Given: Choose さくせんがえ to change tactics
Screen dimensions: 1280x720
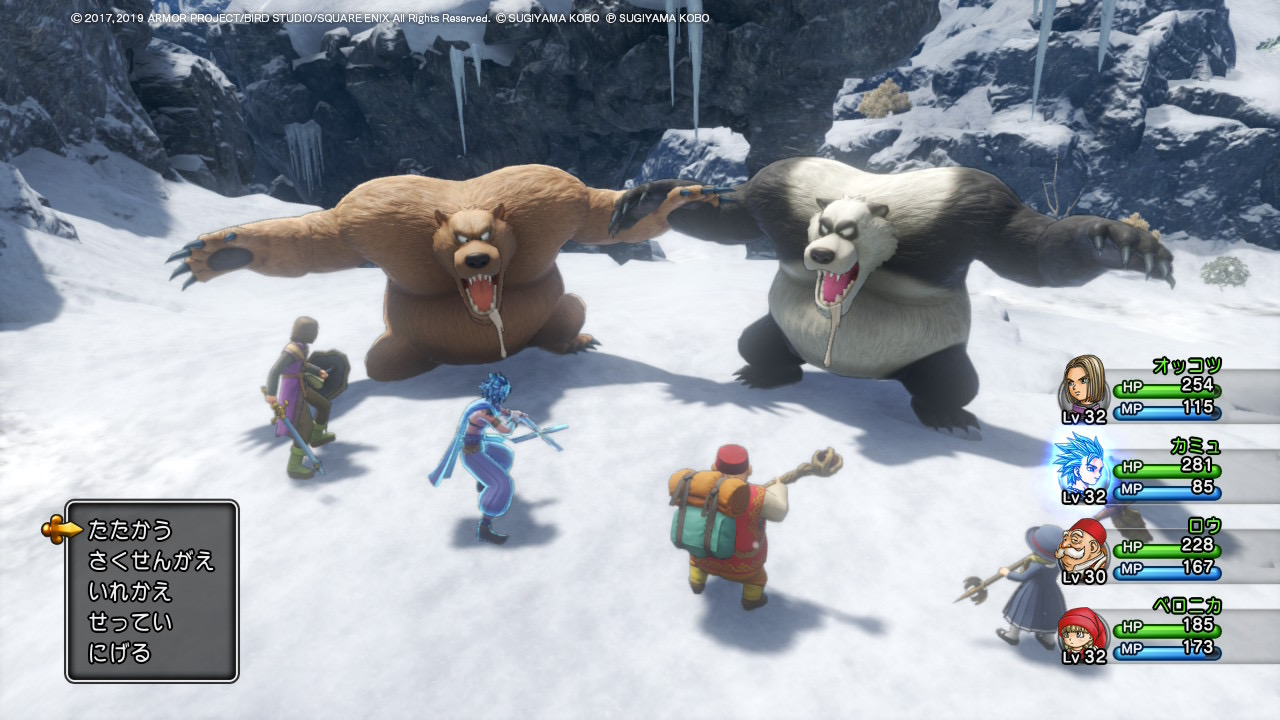Looking at the screenshot, I should tap(151, 560).
